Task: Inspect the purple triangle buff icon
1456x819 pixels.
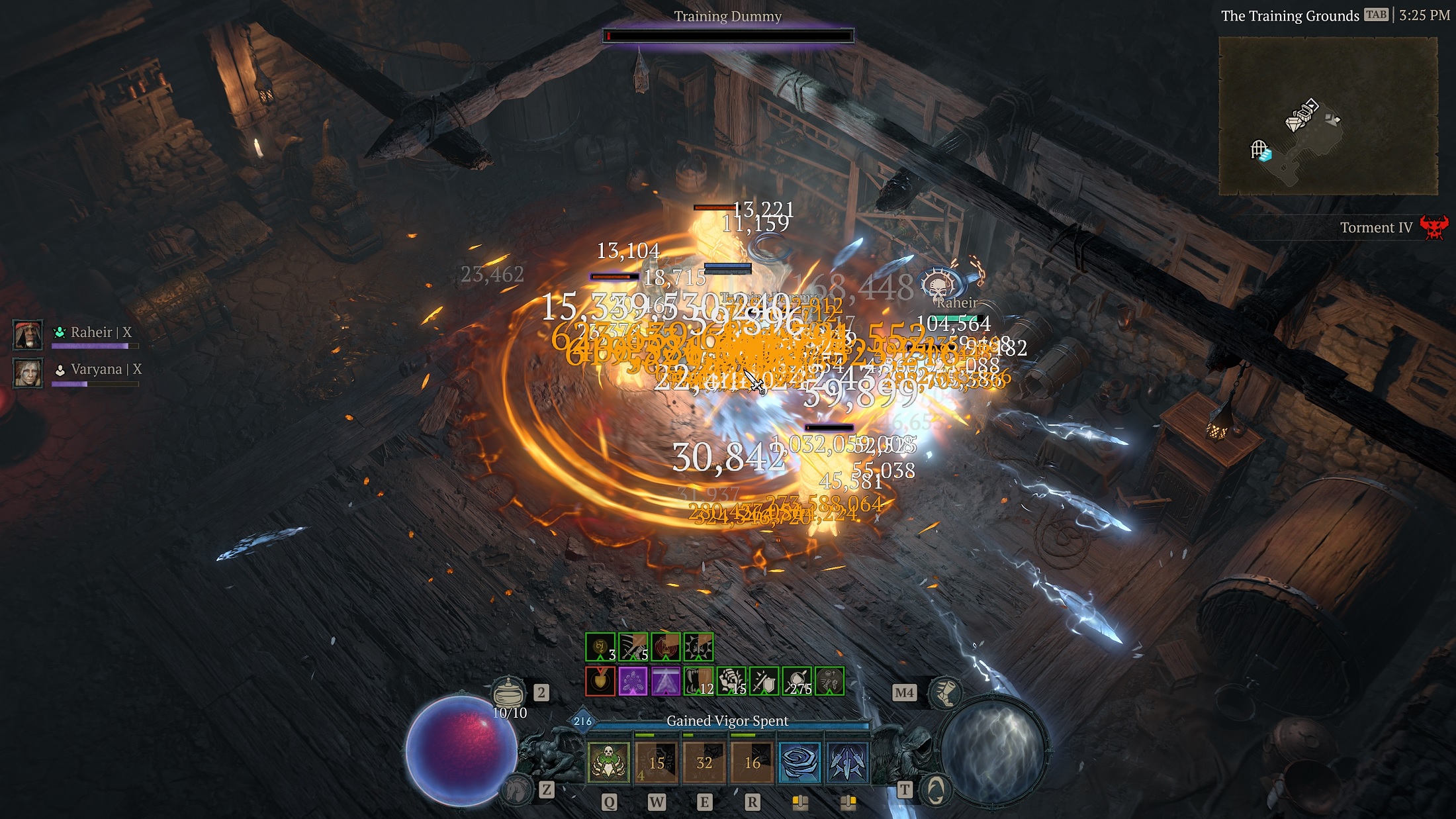Action: coord(666,681)
